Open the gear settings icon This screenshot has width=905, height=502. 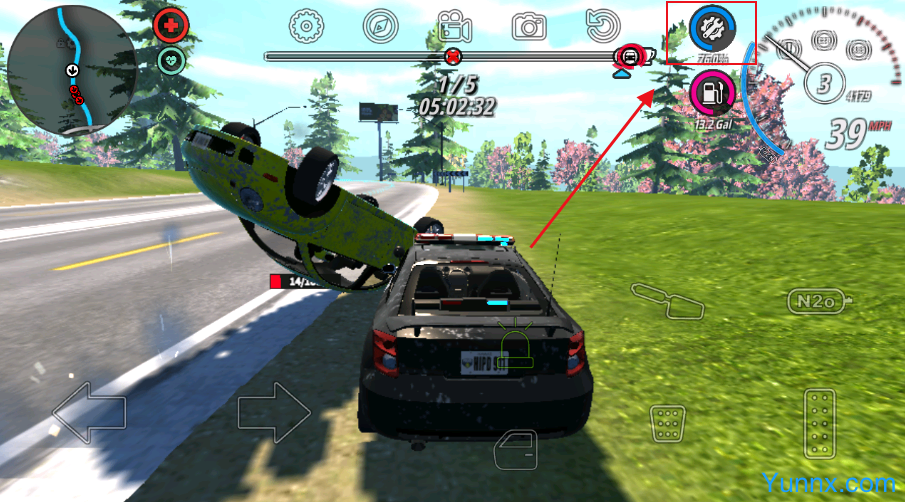305,24
